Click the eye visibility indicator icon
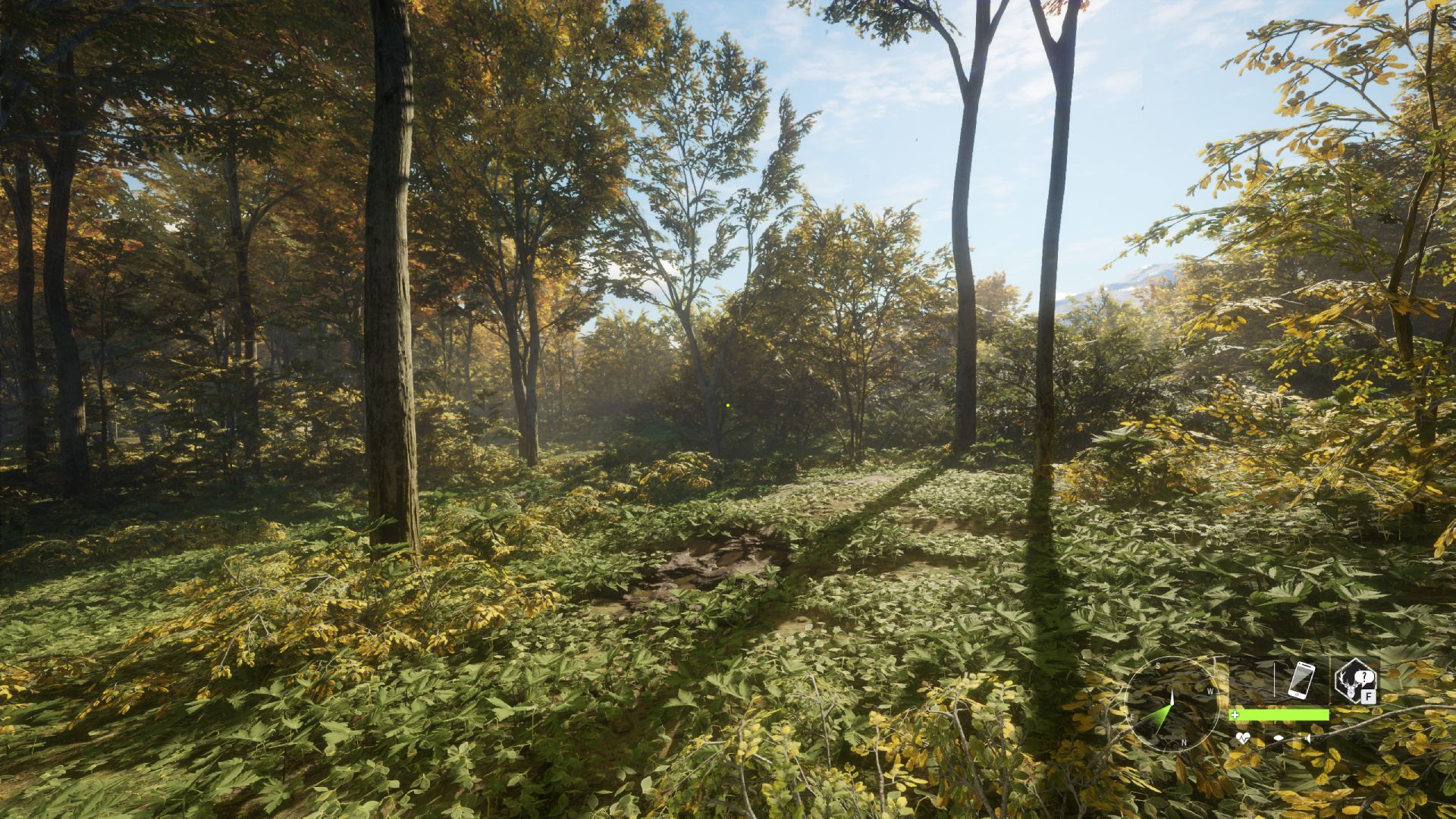1456x819 pixels. (x=1279, y=738)
